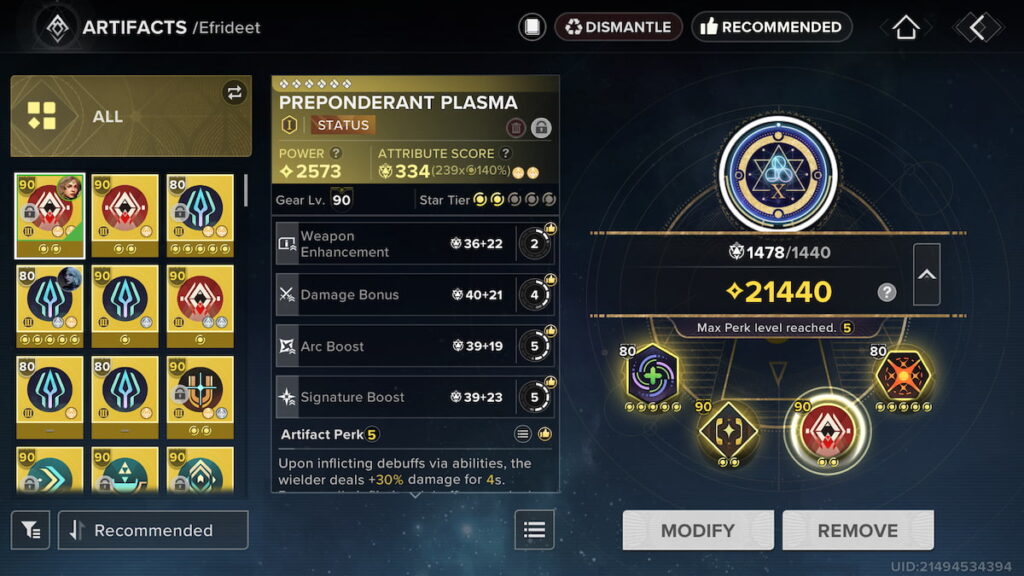Toggle the list view button
Viewport: 1024px width, 576px height.
click(x=534, y=530)
